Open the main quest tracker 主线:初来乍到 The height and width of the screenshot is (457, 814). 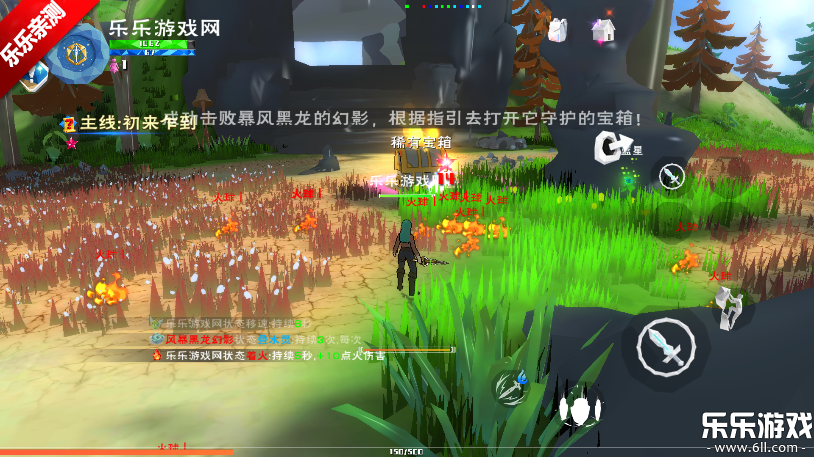pos(127,123)
